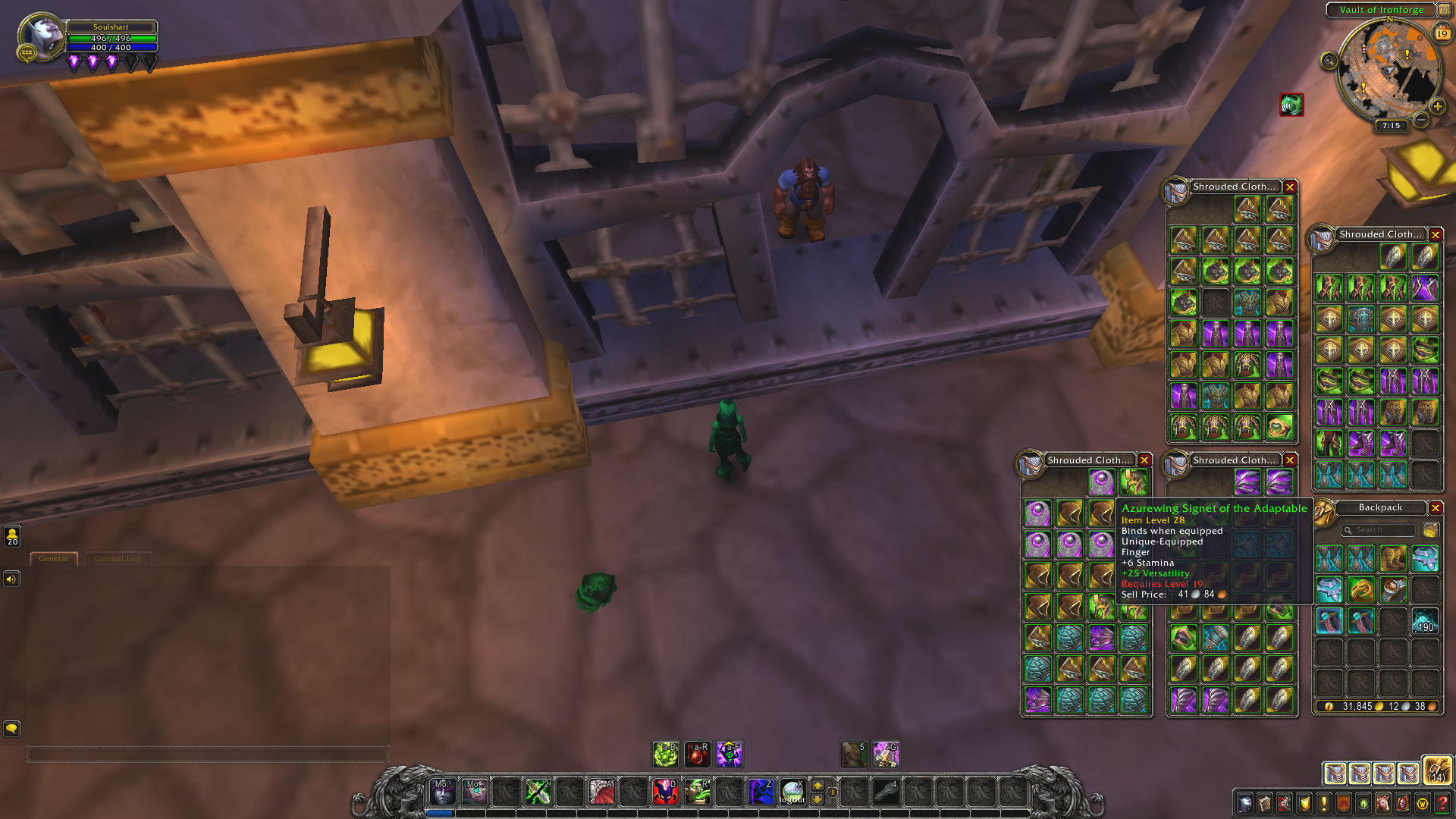Screen dimensions: 1456x819
Task: Toggle the golden backpack bag button
Action: point(1436,771)
